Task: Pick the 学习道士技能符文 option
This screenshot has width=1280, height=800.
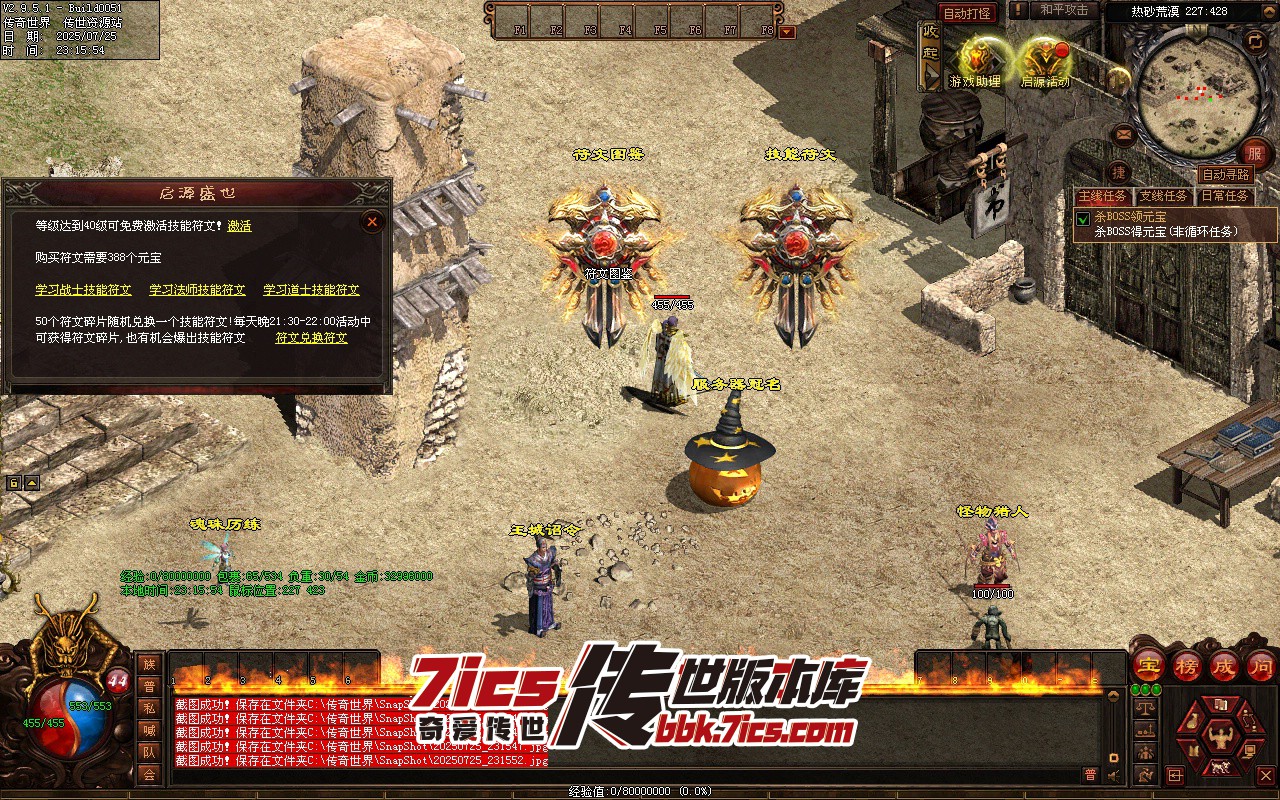Action: point(311,290)
